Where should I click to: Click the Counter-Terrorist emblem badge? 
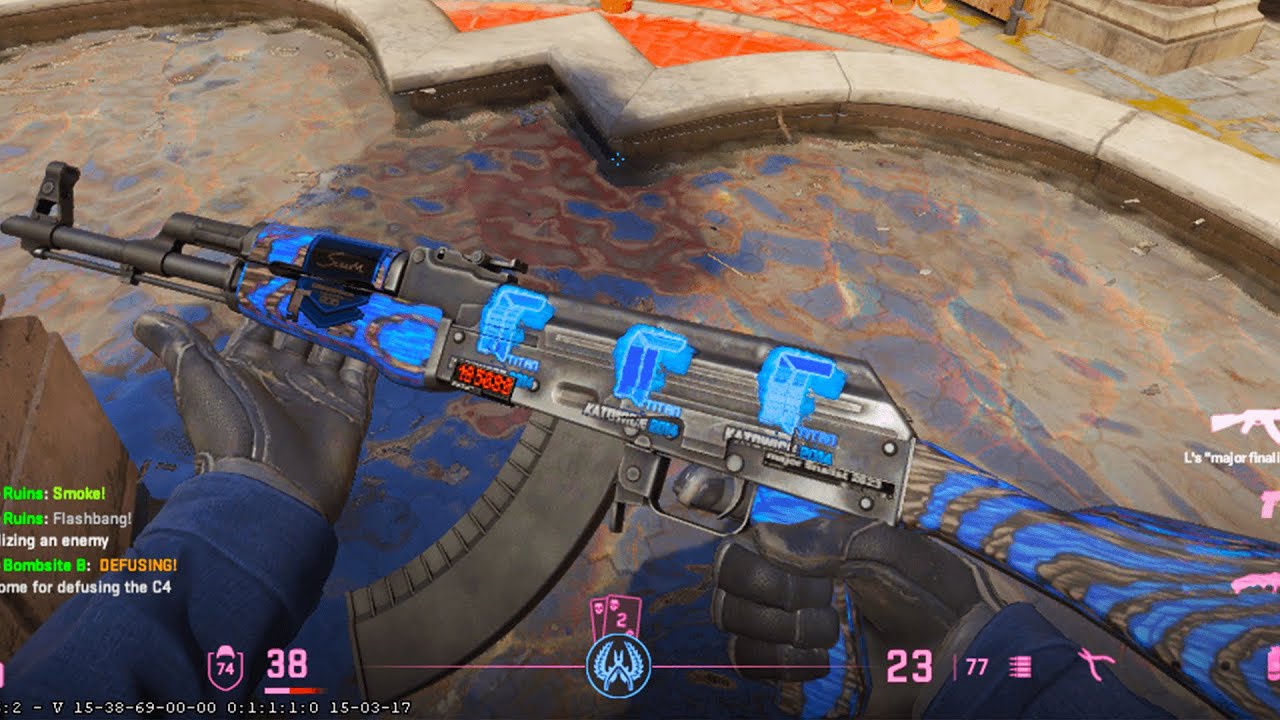click(x=618, y=666)
